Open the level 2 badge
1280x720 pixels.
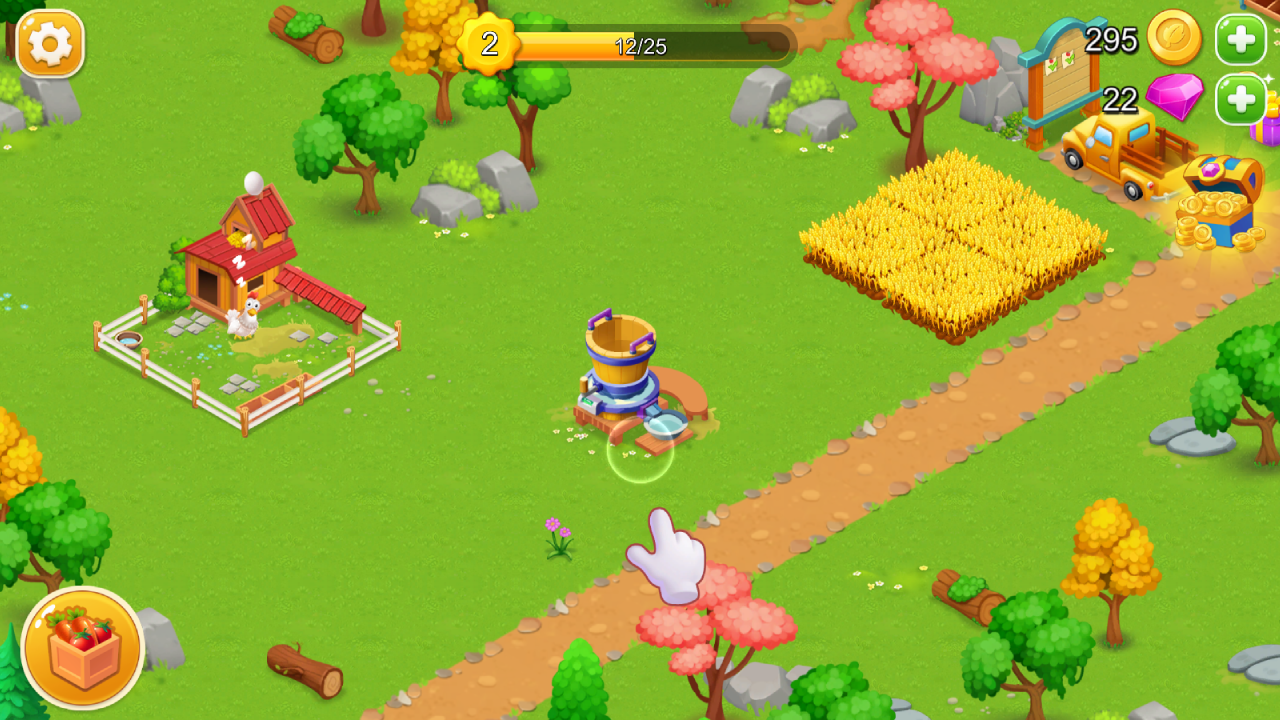point(488,42)
